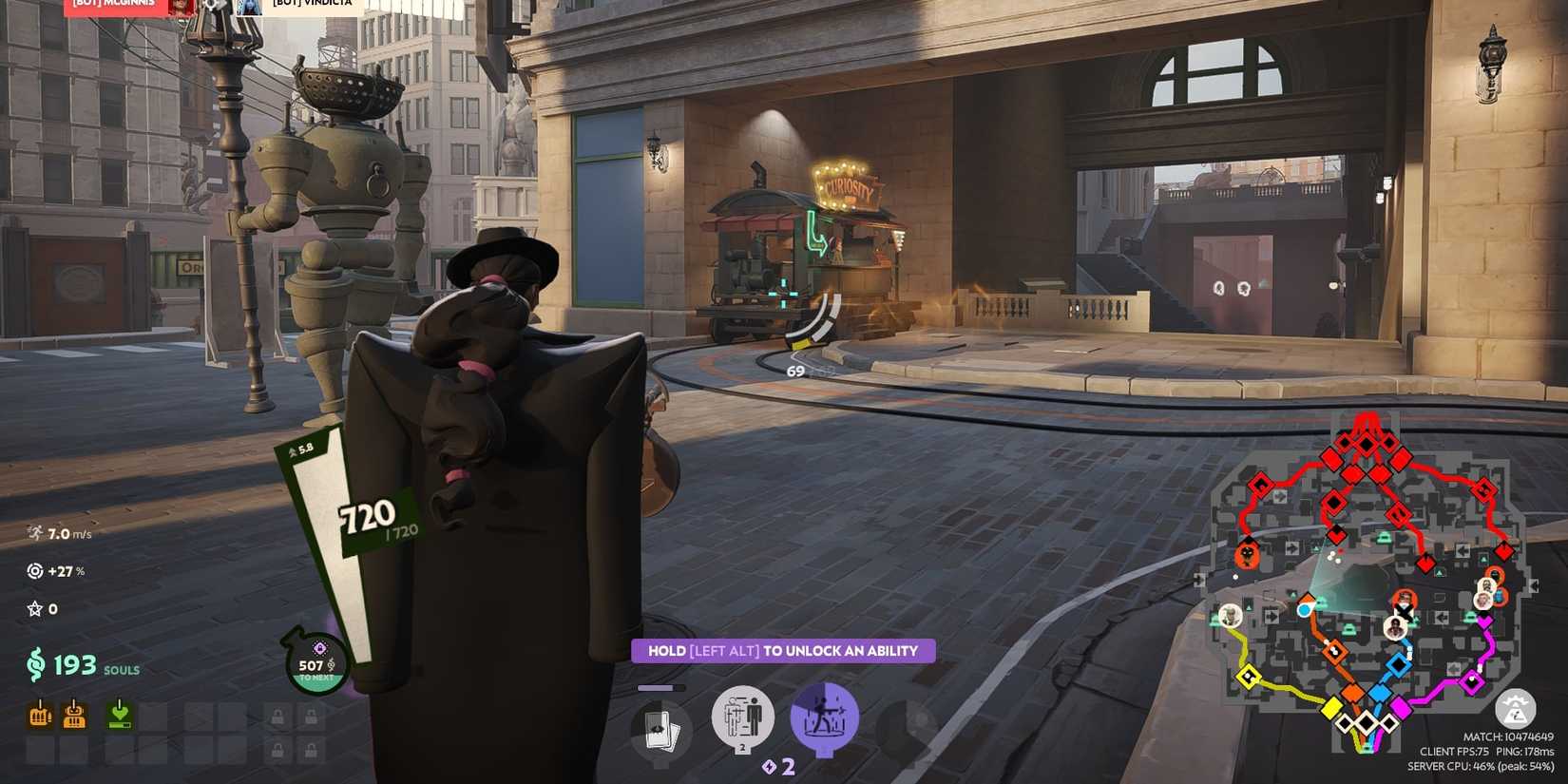Click the first orange weapon item icon
The width and height of the screenshot is (1568, 784).
point(38,717)
